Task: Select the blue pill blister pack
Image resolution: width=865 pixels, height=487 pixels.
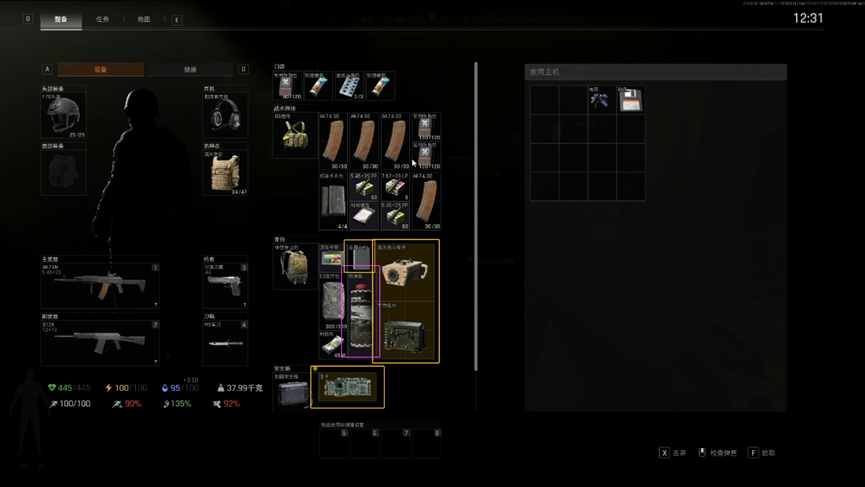Action: pos(348,87)
